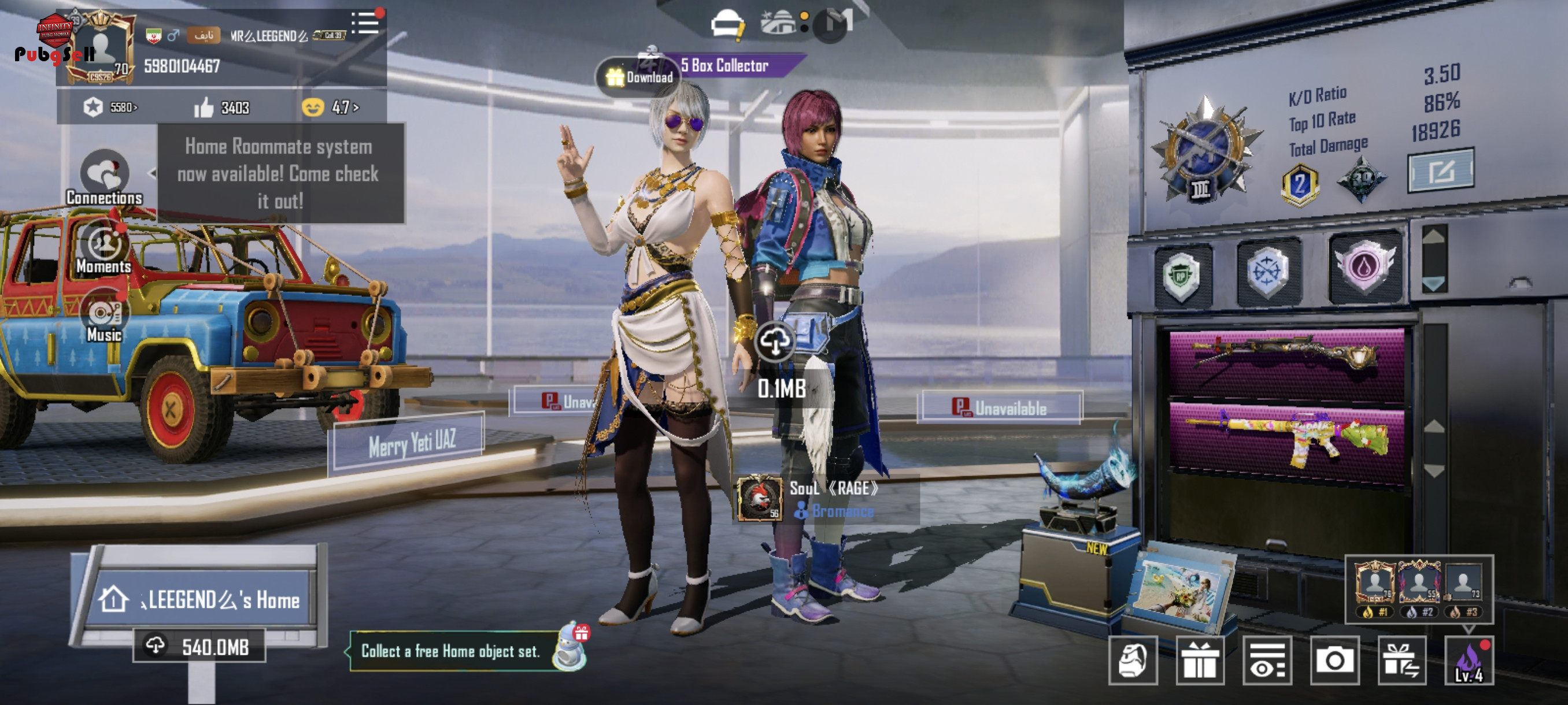The image size is (1568, 705).
Task: Open the gift box button
Action: pyautogui.click(x=1199, y=661)
